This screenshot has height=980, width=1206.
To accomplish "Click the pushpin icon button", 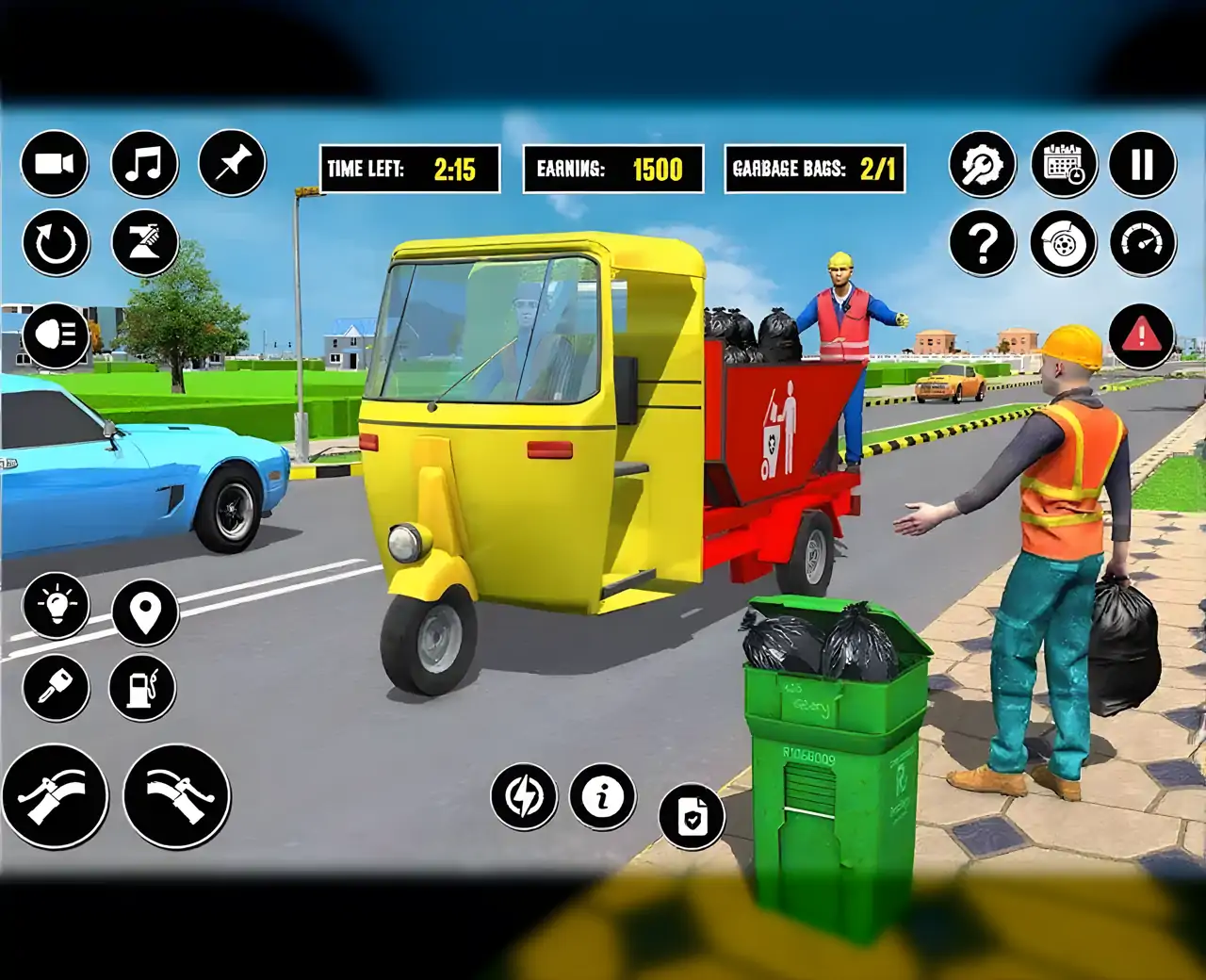I will pyautogui.click(x=232, y=164).
